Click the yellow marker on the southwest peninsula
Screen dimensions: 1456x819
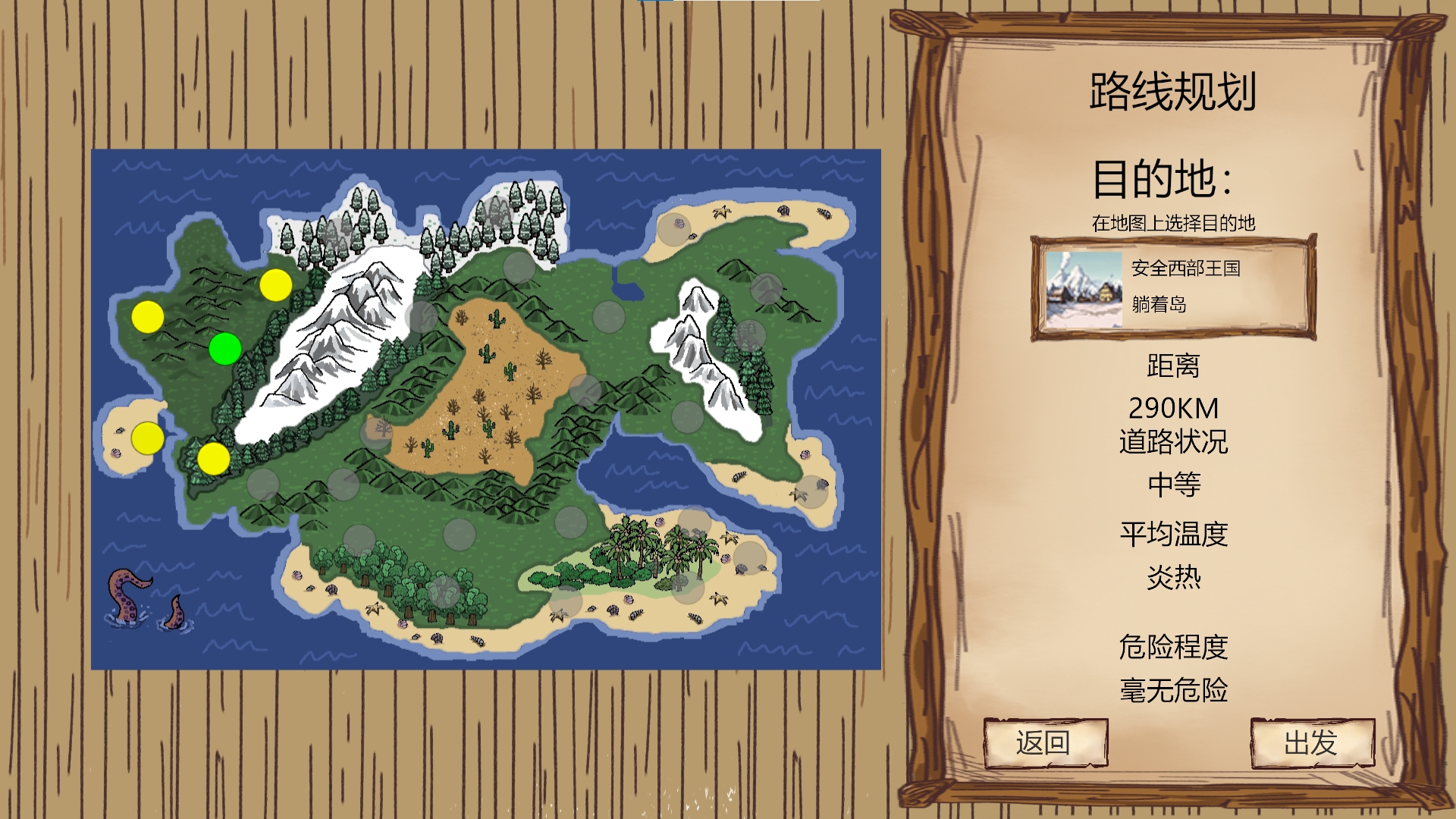tap(213, 458)
